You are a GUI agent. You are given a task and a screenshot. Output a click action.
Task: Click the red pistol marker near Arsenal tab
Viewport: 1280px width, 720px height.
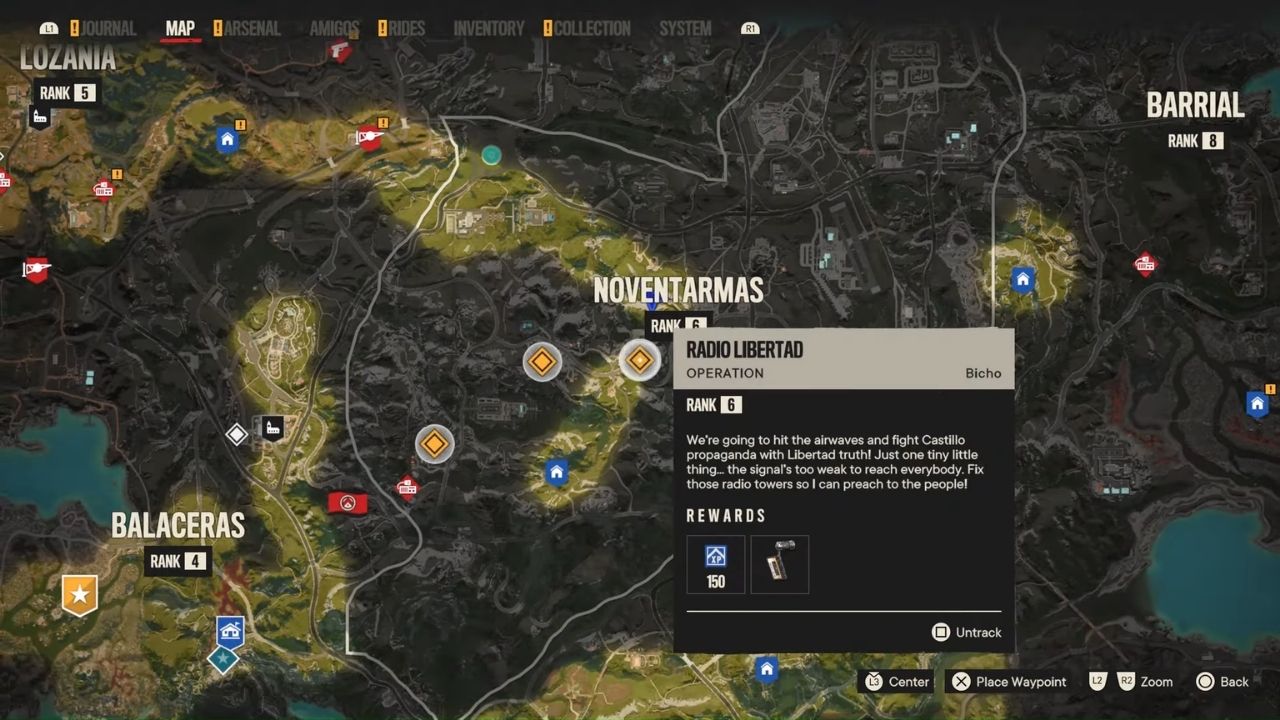tap(340, 50)
